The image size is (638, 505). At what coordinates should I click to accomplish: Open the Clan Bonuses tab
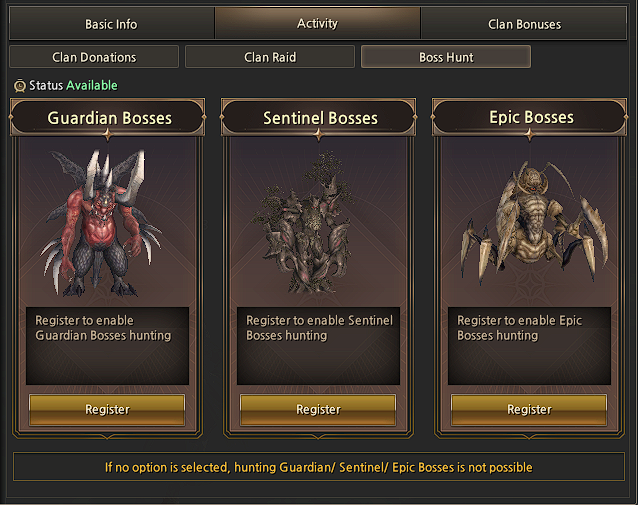(524, 24)
